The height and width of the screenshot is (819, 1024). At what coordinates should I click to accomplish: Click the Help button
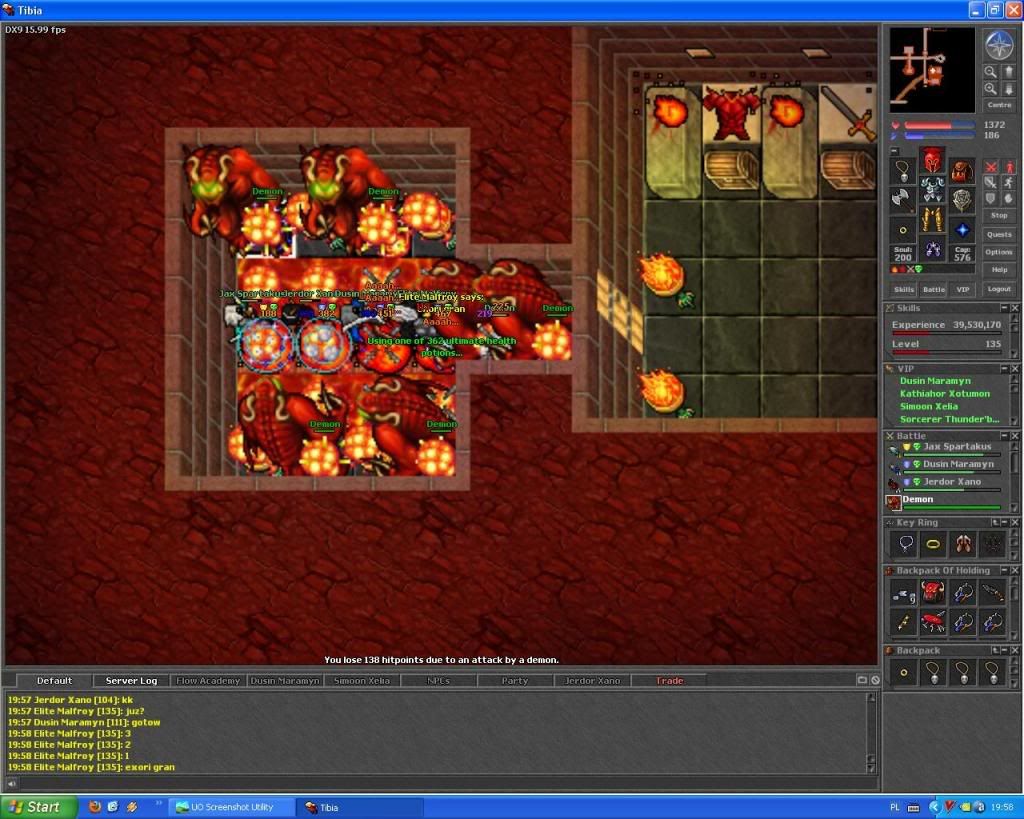(999, 270)
